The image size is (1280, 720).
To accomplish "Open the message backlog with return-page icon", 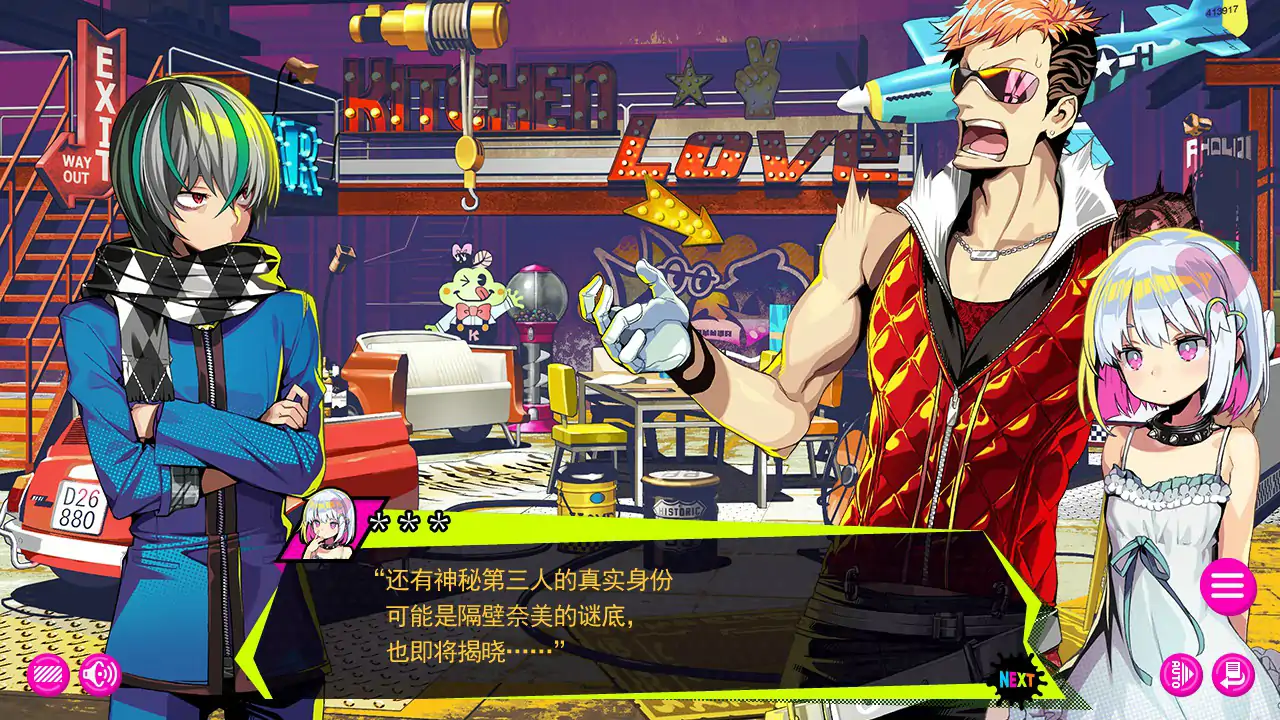I will 1235,675.
